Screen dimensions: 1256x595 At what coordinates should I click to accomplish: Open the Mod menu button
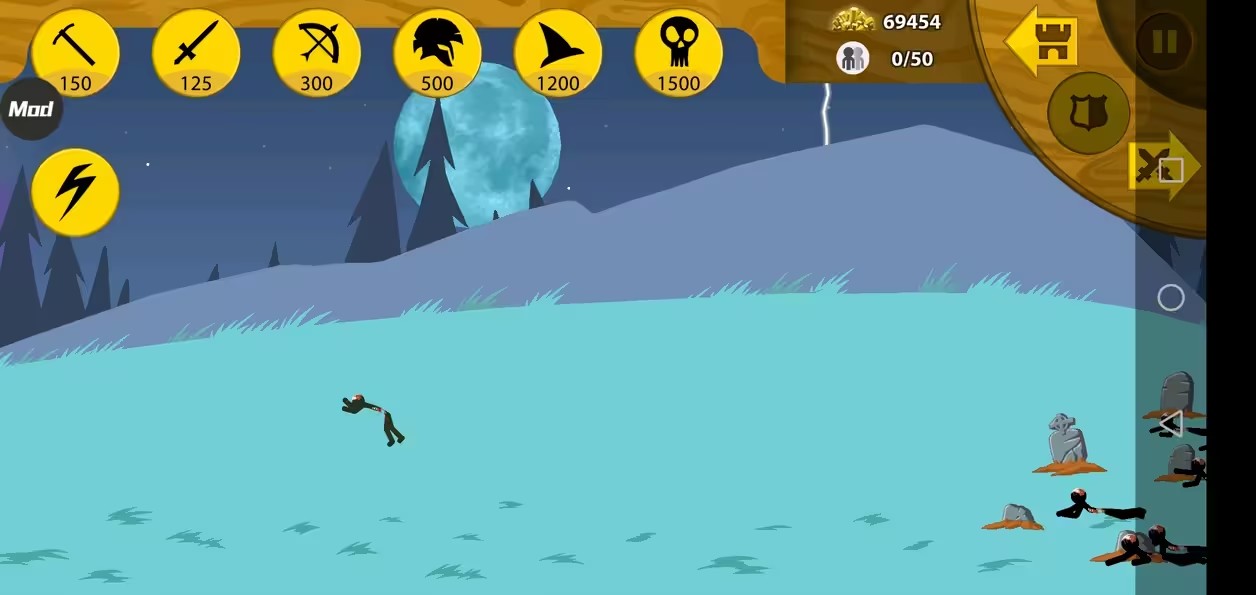click(x=30, y=109)
